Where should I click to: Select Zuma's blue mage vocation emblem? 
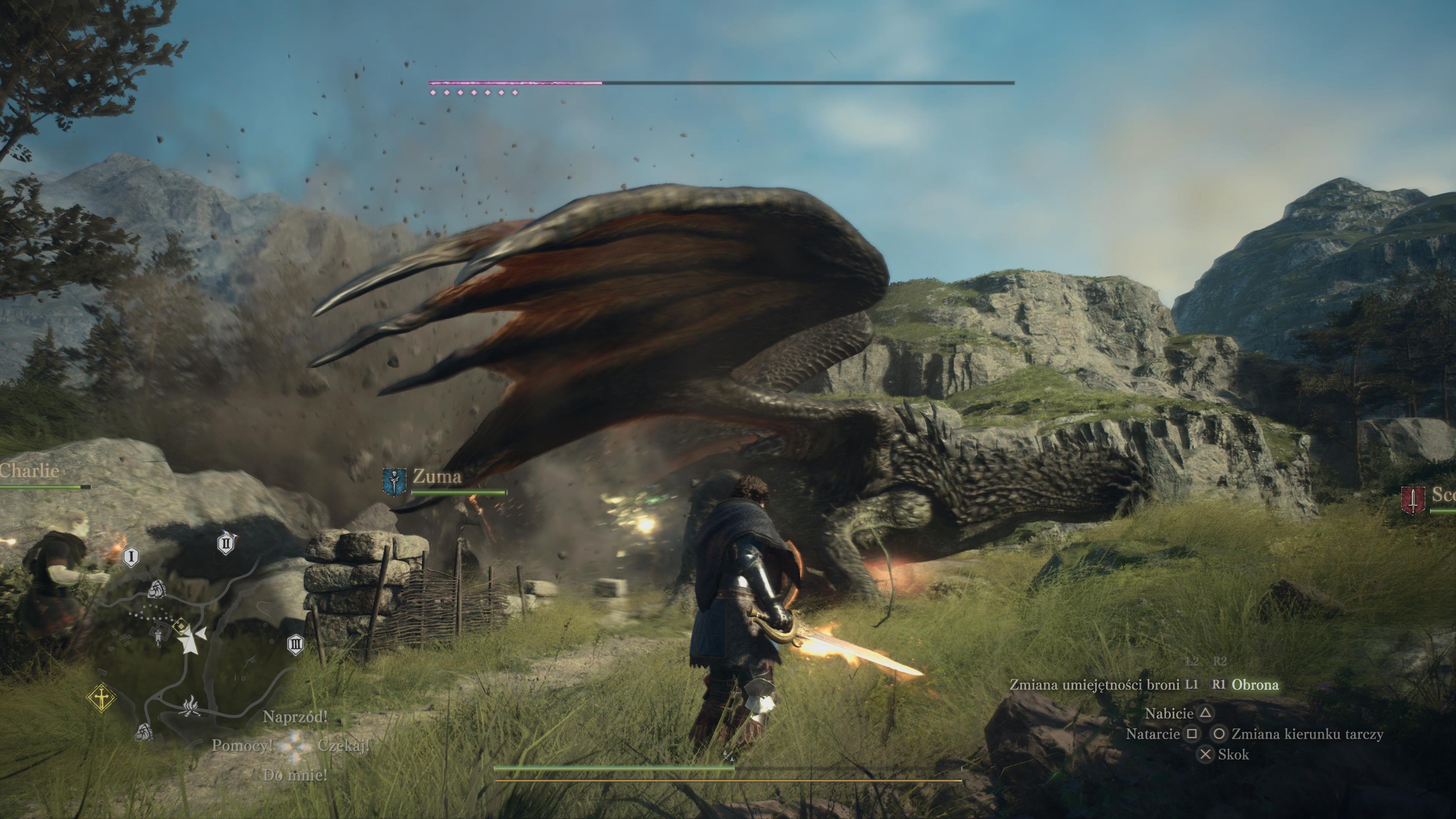tap(394, 482)
